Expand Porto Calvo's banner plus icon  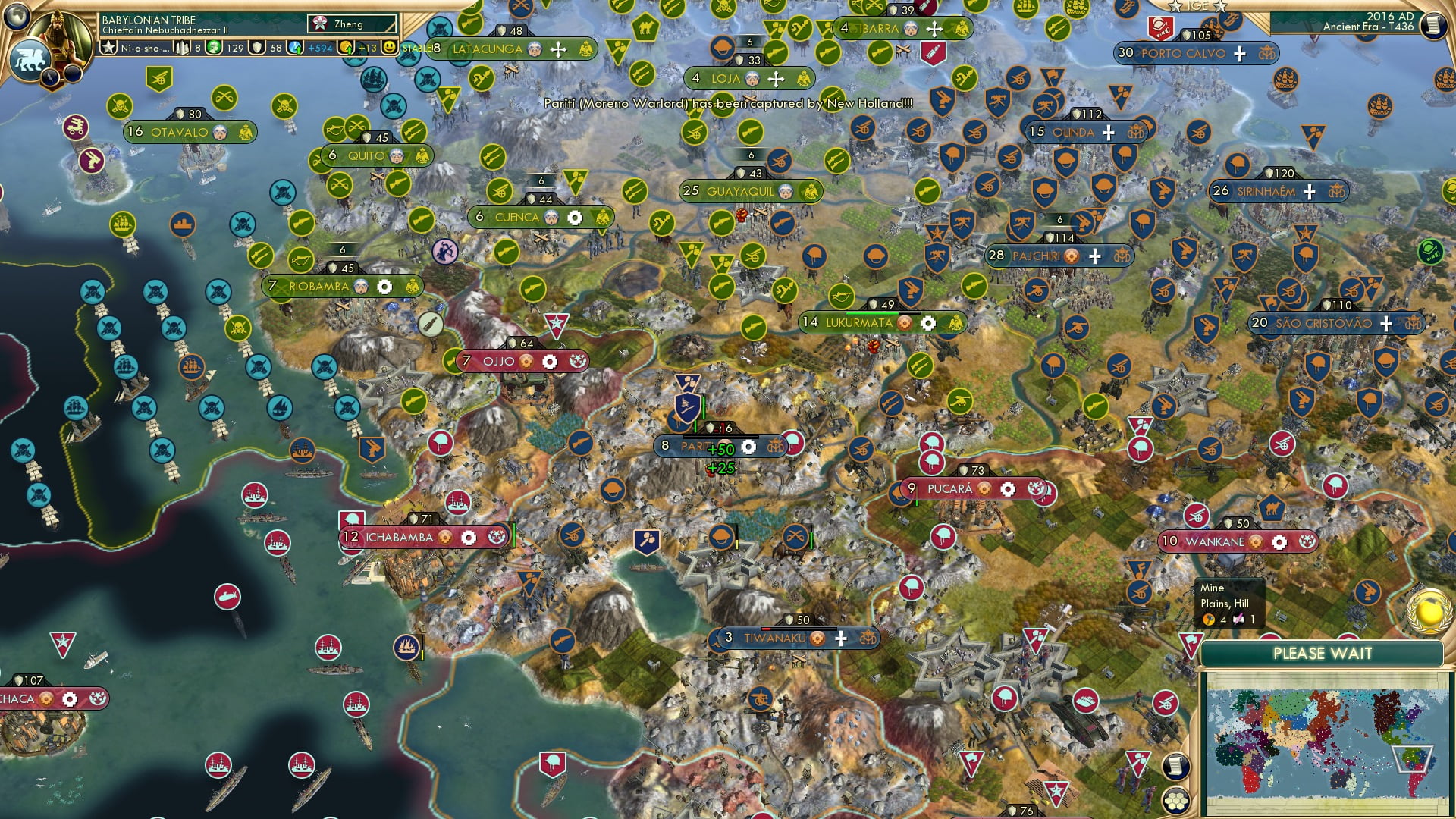1239,54
